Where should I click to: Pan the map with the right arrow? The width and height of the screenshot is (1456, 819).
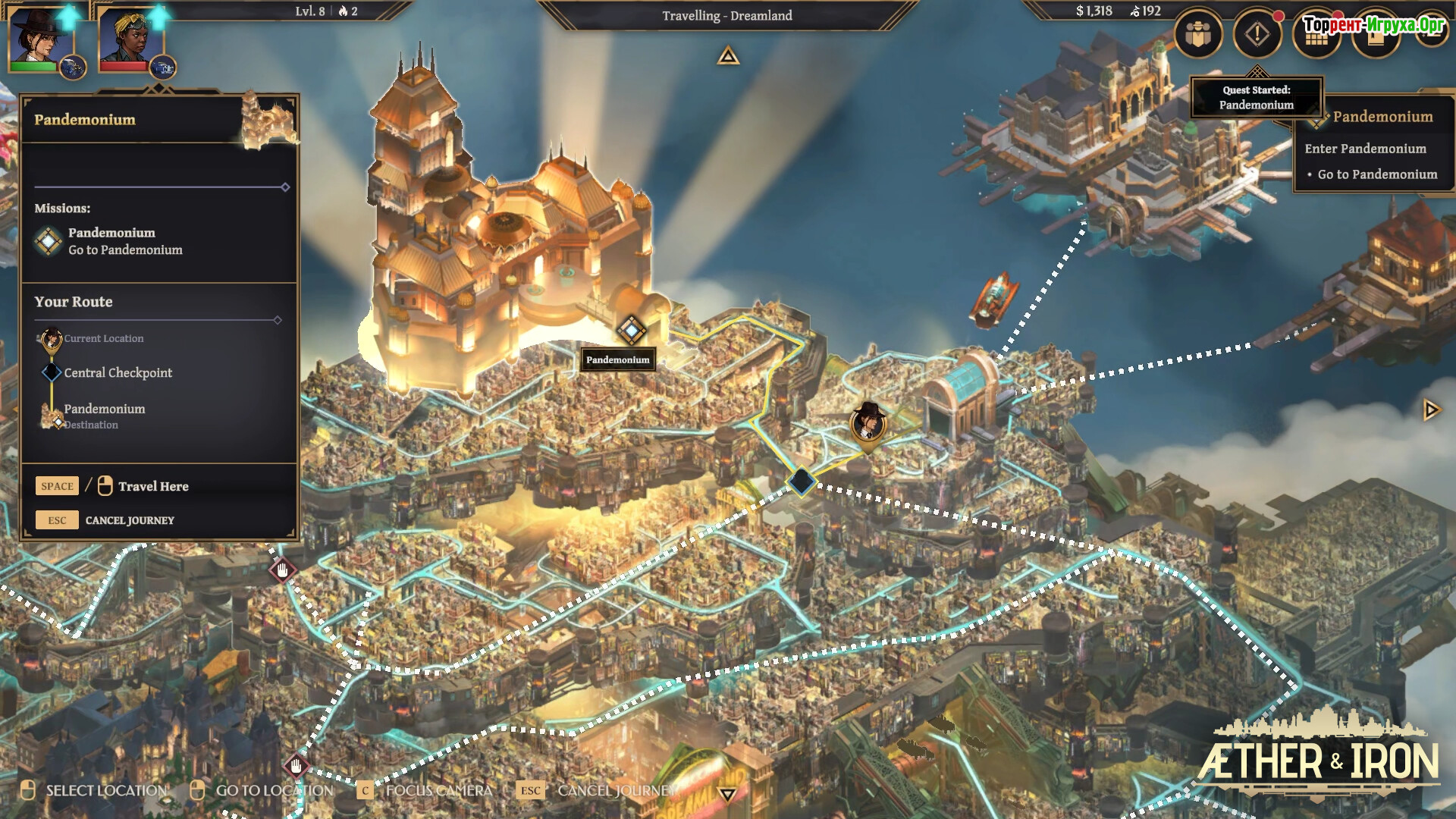pos(1431,410)
